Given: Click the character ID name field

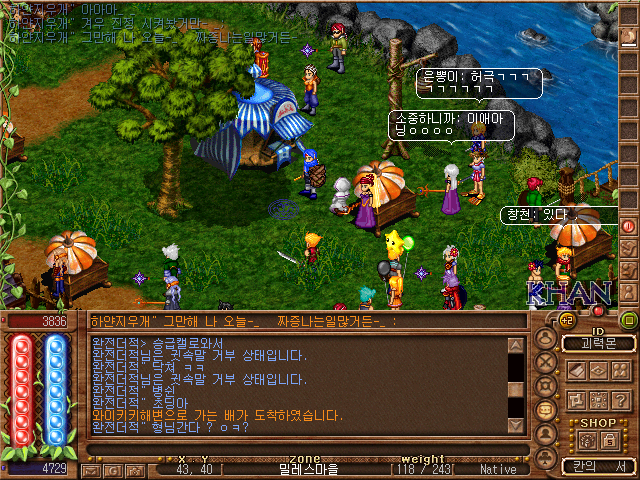Looking at the screenshot, I should pos(598,343).
